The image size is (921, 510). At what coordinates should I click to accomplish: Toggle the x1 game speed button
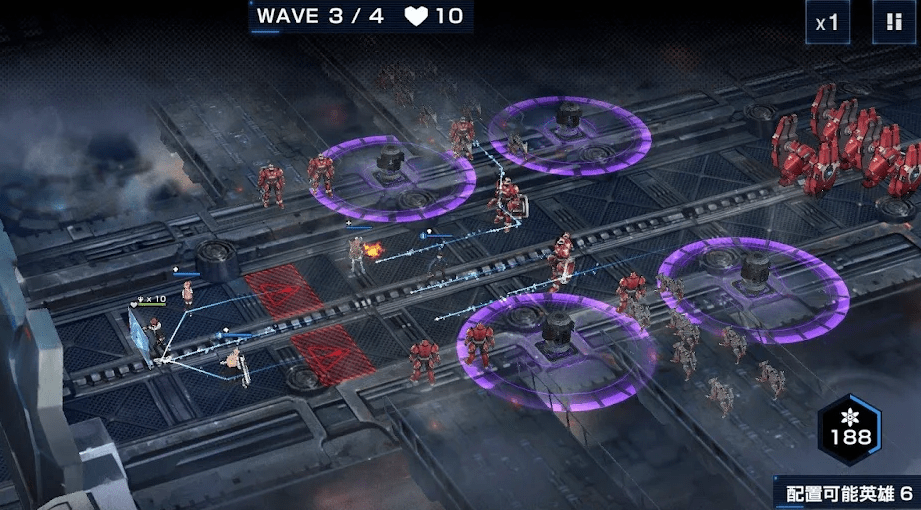tap(828, 22)
